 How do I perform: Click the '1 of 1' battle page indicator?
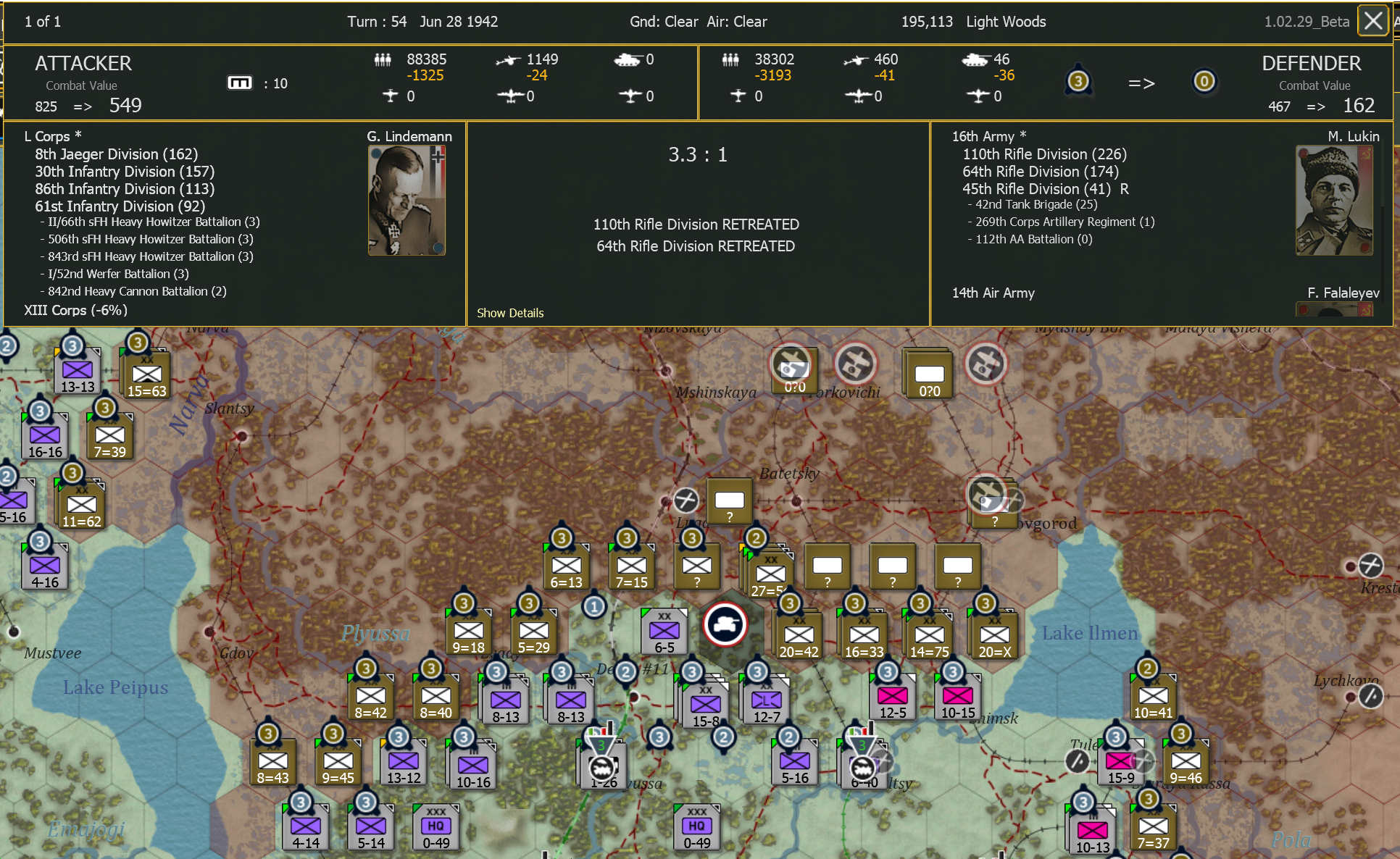pos(42,21)
